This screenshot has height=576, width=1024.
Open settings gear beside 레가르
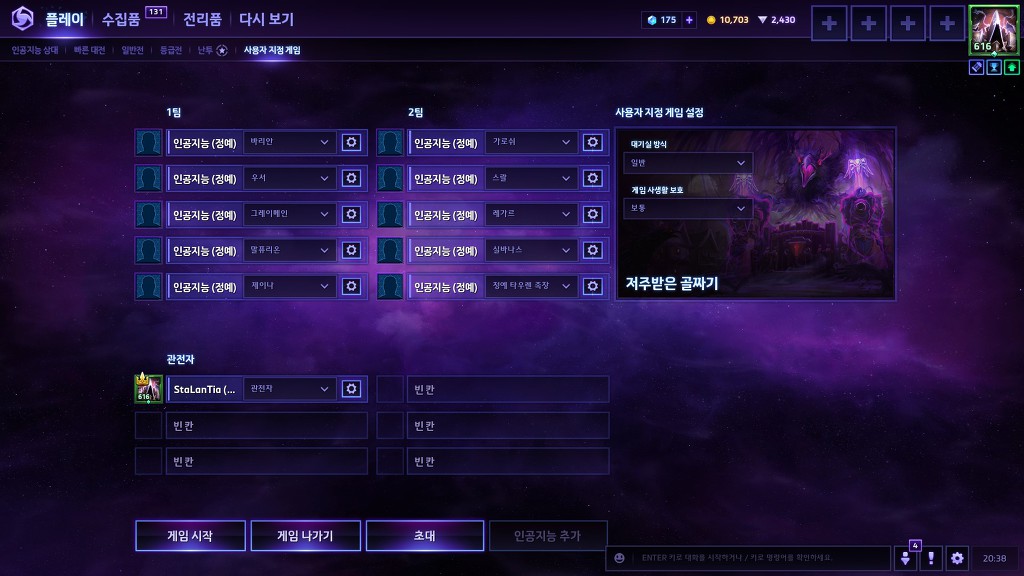click(x=593, y=215)
